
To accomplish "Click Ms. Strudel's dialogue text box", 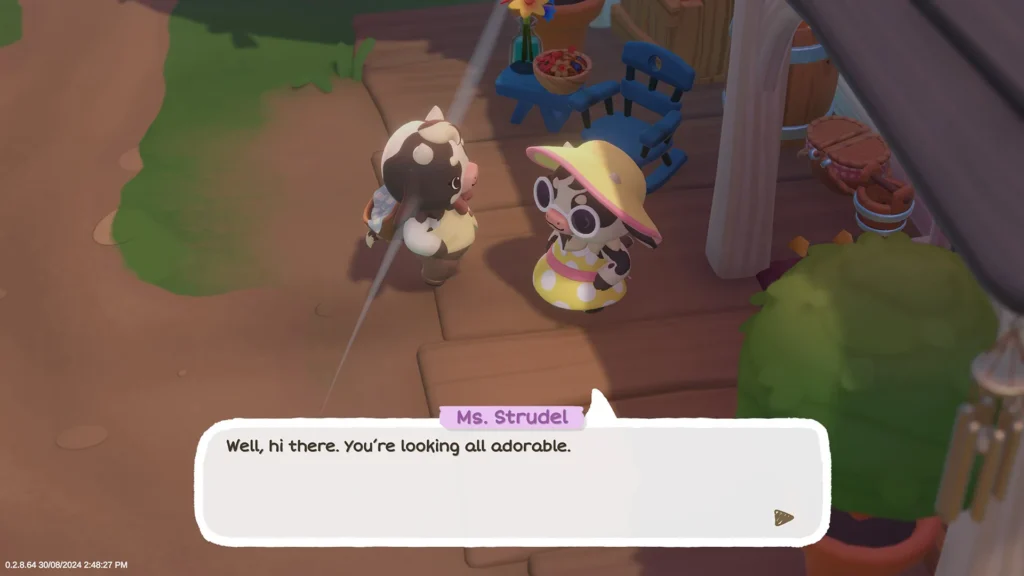I will (512, 482).
